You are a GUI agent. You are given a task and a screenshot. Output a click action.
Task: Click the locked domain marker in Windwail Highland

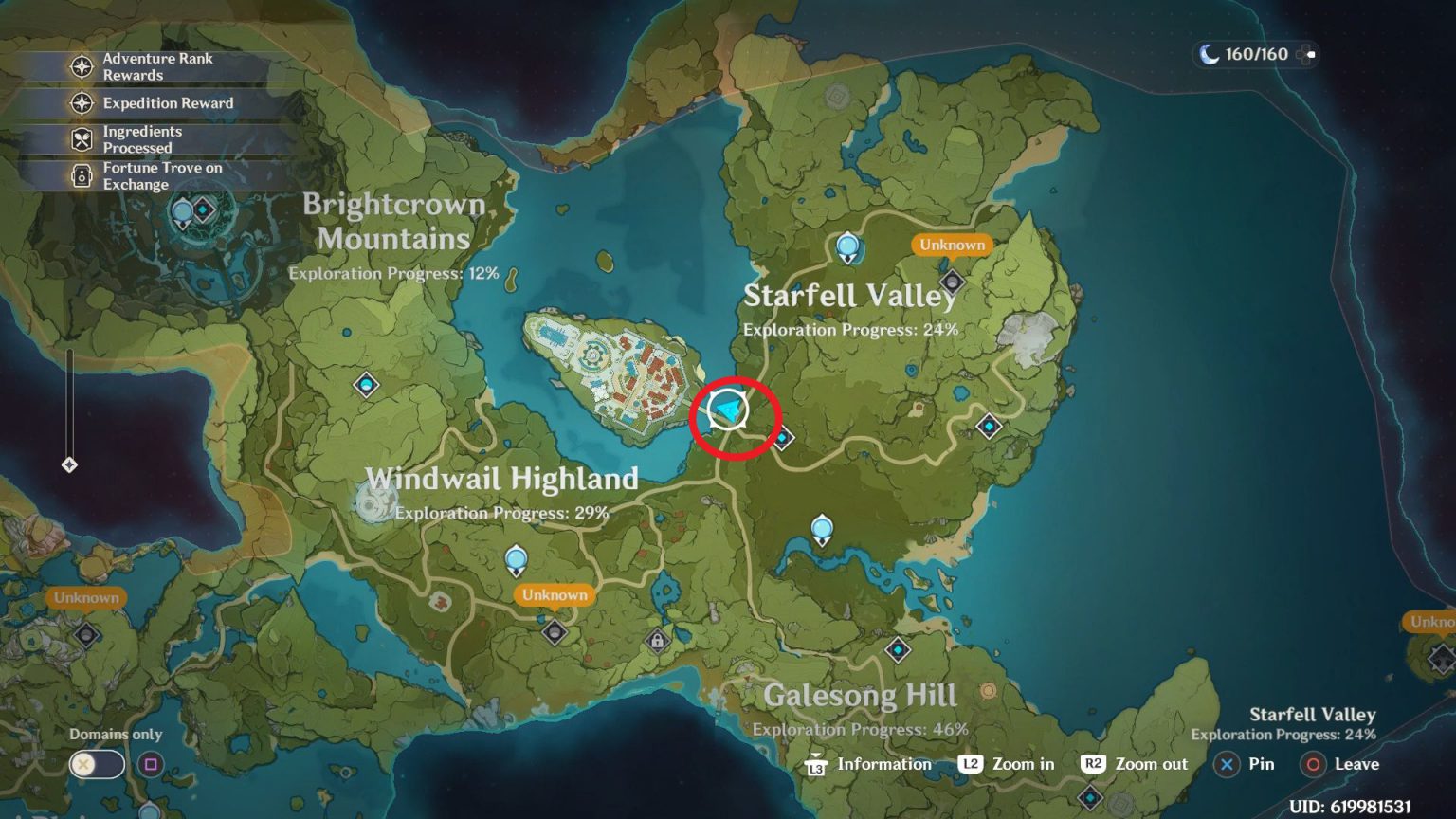click(660, 640)
